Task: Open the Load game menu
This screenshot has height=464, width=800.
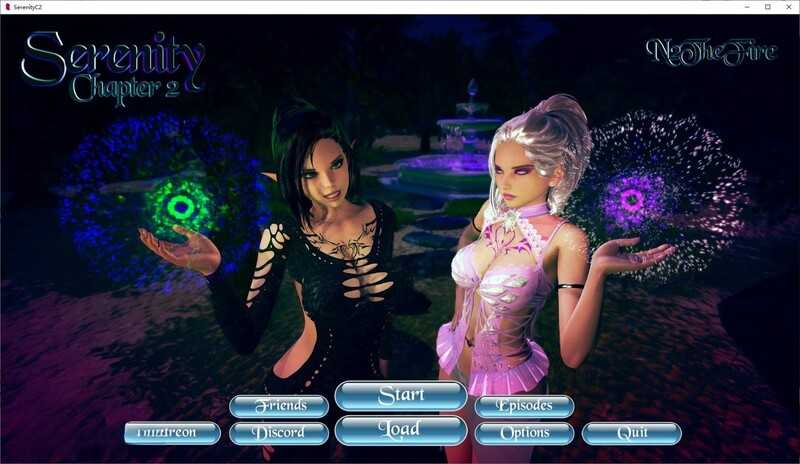Action: 400,430
